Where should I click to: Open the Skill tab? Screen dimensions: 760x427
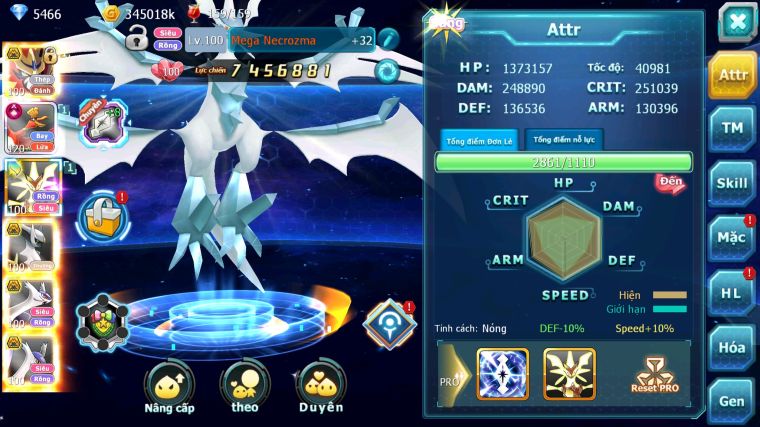coord(732,183)
